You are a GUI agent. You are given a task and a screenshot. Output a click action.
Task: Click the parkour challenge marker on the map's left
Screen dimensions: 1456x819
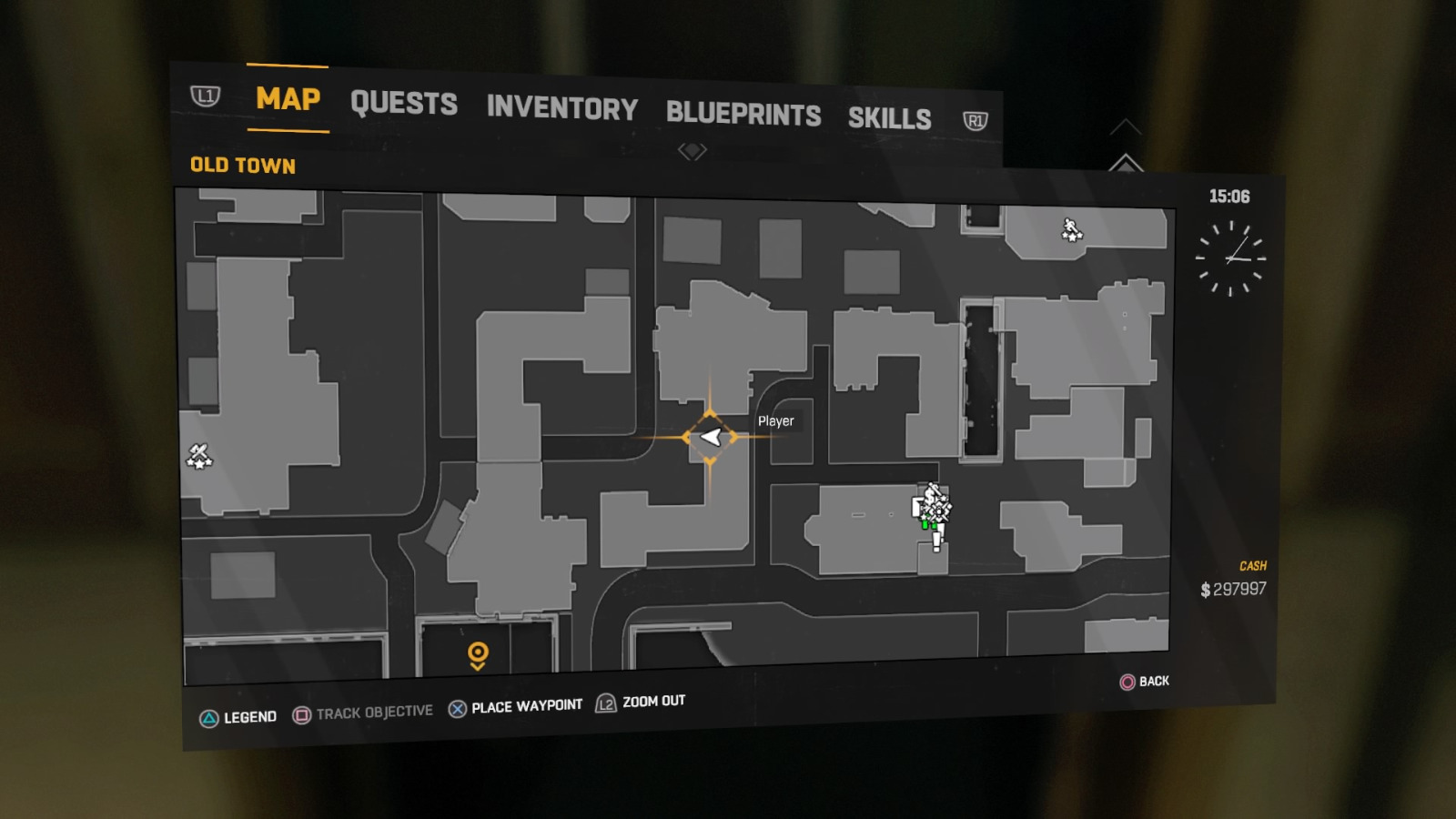(x=200, y=456)
